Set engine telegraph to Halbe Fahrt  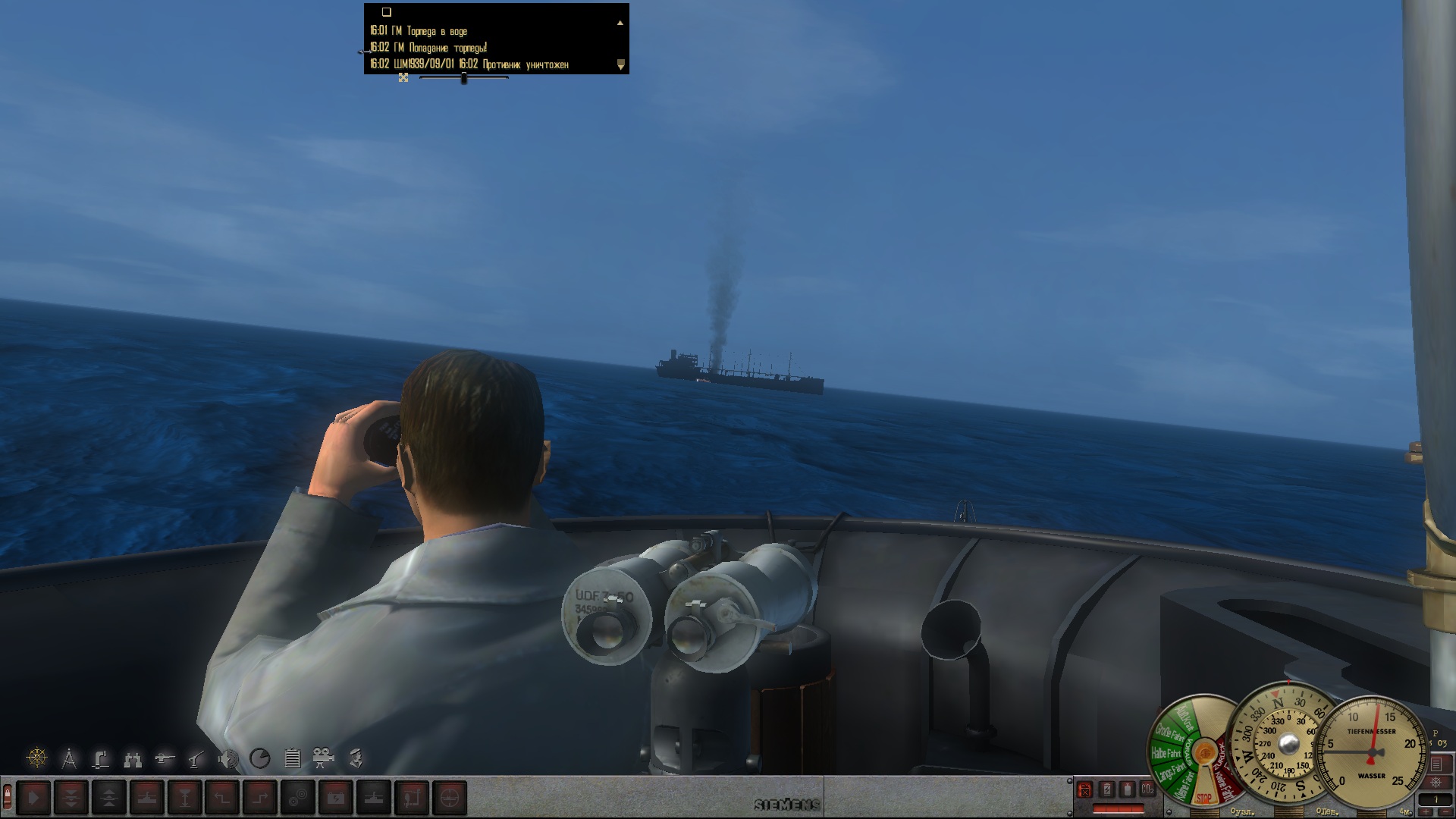1166,753
